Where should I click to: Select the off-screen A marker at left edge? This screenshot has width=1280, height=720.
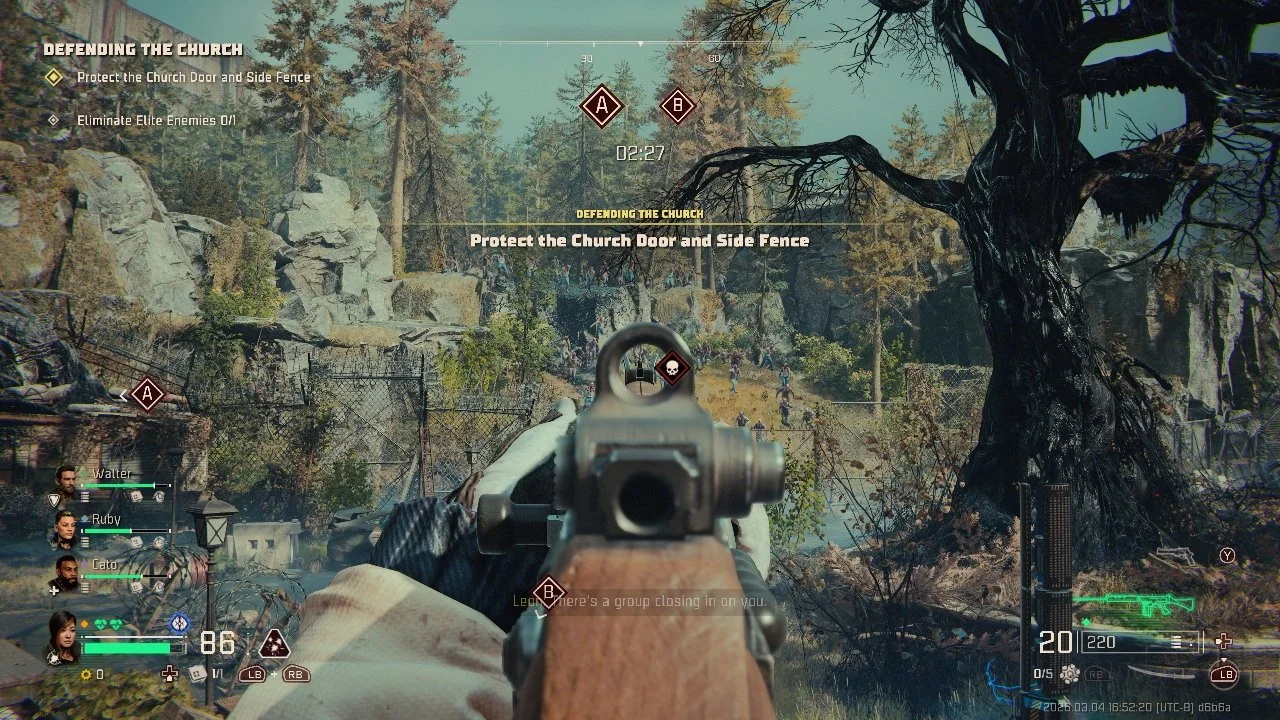pos(147,393)
